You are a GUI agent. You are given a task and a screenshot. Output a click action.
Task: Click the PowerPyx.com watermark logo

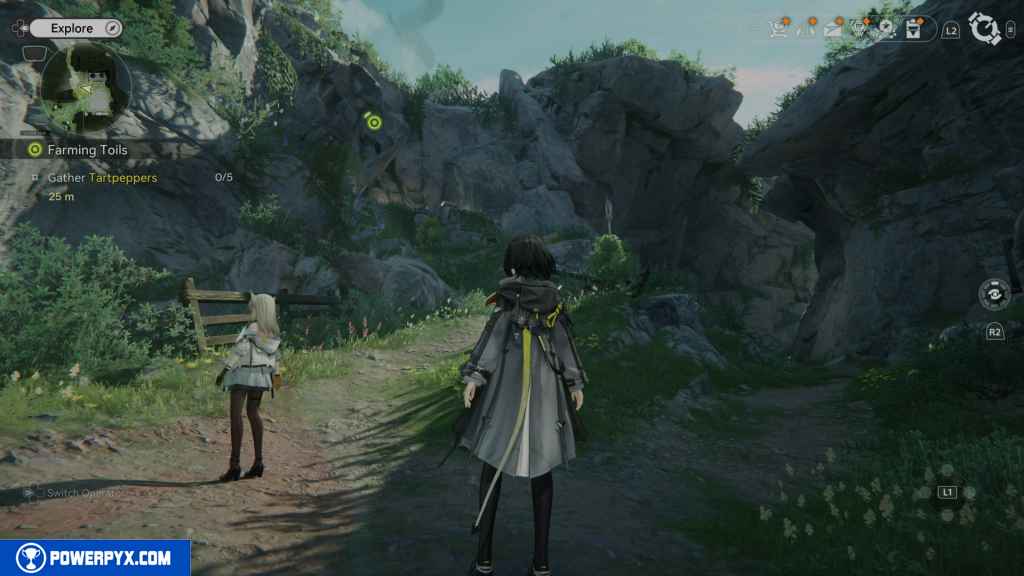coord(95,558)
